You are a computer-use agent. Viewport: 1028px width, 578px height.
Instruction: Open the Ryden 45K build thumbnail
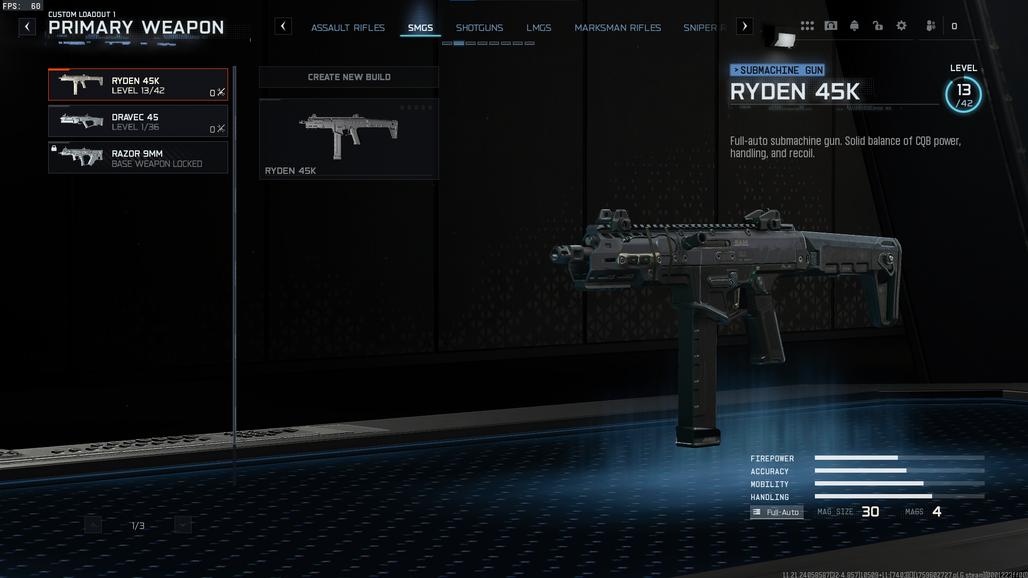click(349, 139)
